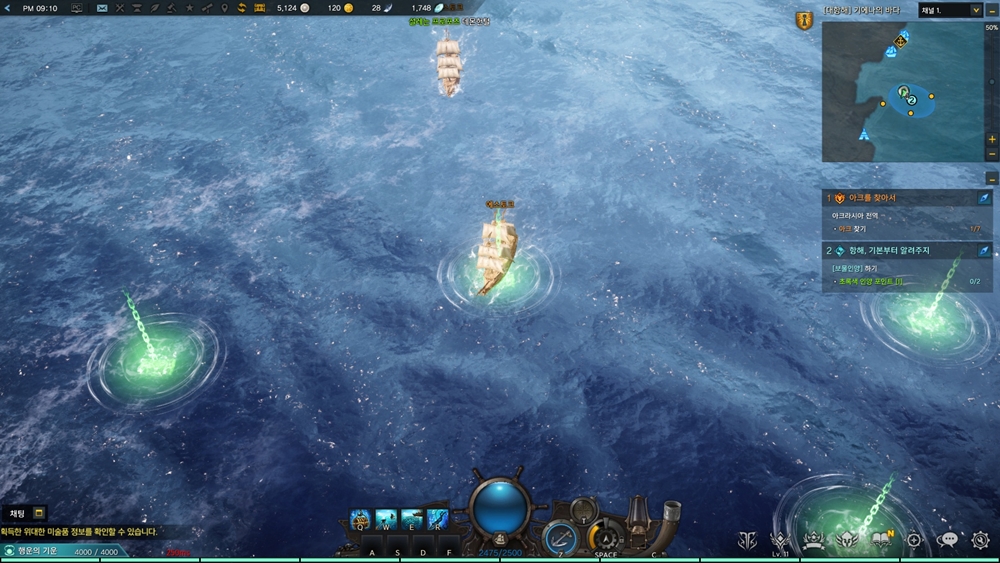Open the speech bubble community menu
The image size is (1000, 563).
pyautogui.click(x=946, y=540)
